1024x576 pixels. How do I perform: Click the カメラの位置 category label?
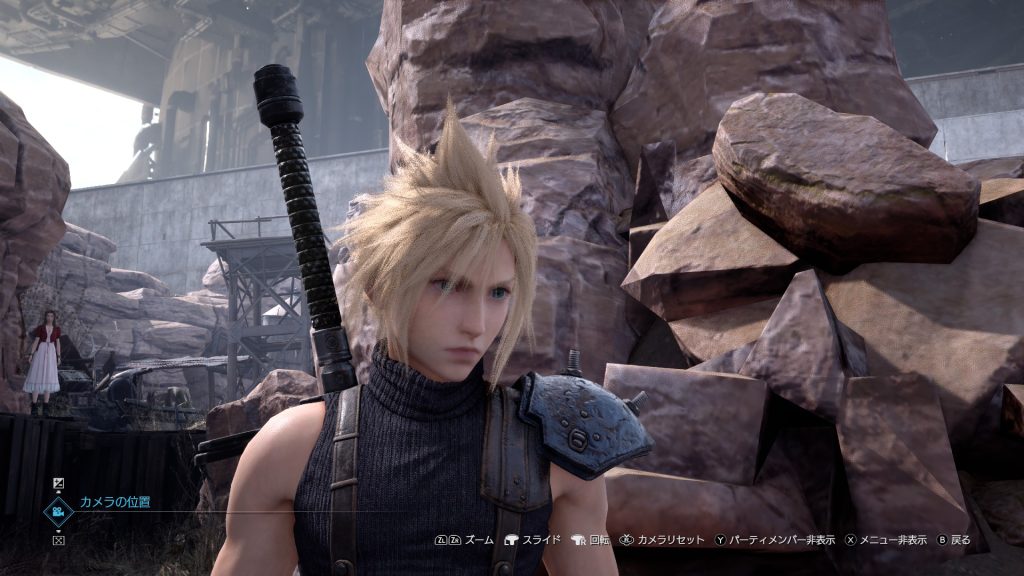(115, 502)
